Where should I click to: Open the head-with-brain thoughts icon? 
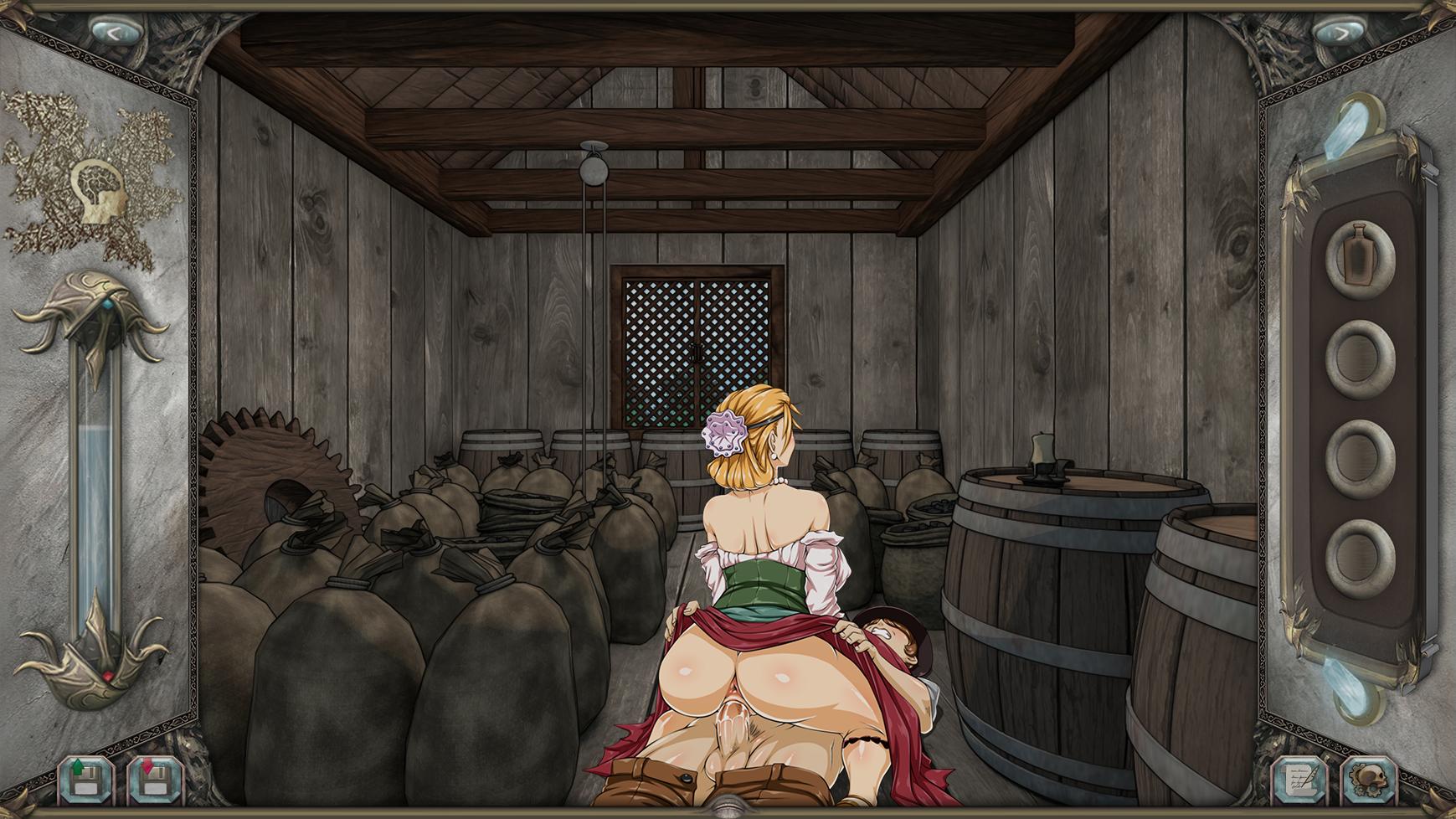(98, 191)
